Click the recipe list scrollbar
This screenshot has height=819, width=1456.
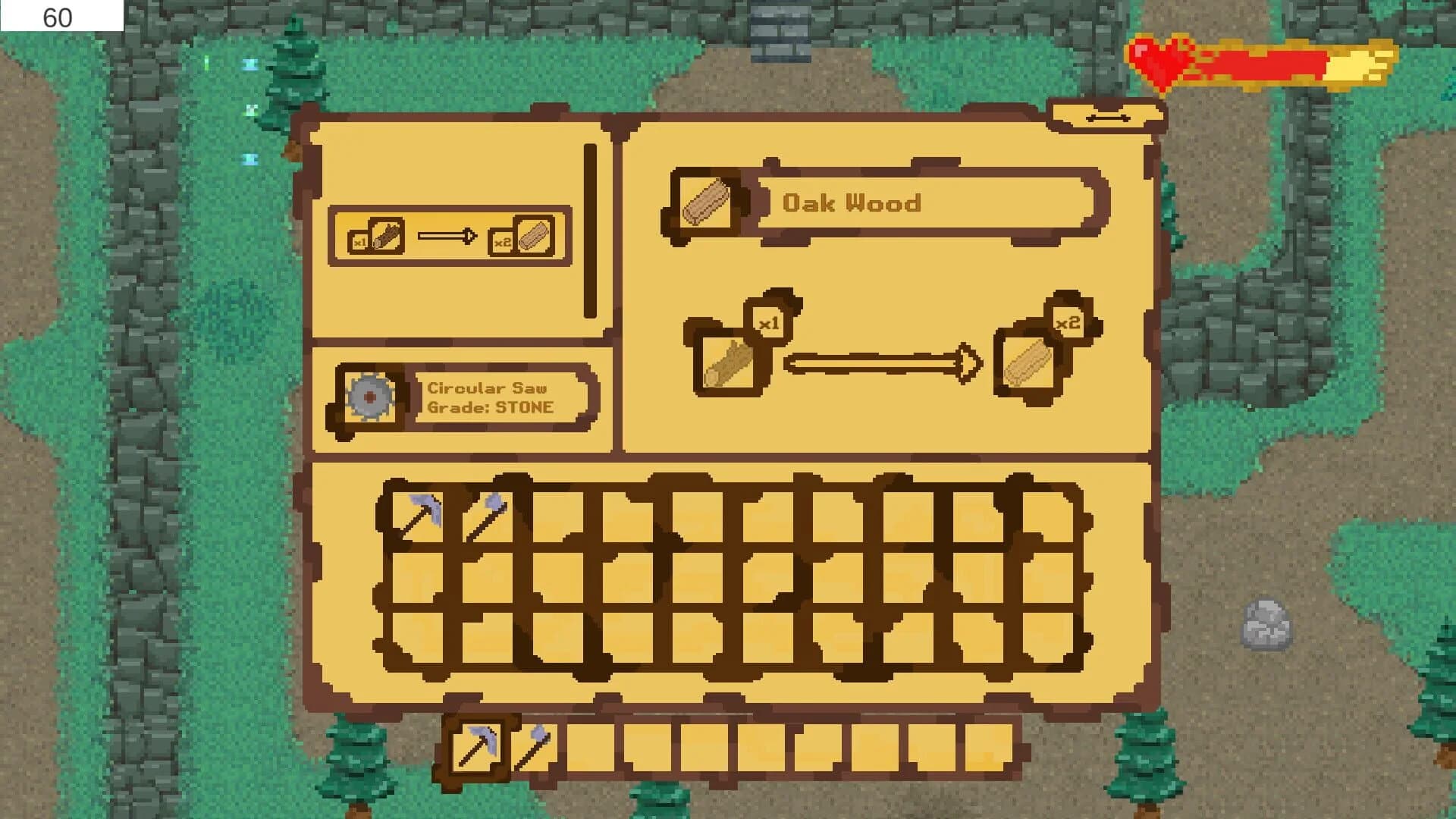(590, 227)
